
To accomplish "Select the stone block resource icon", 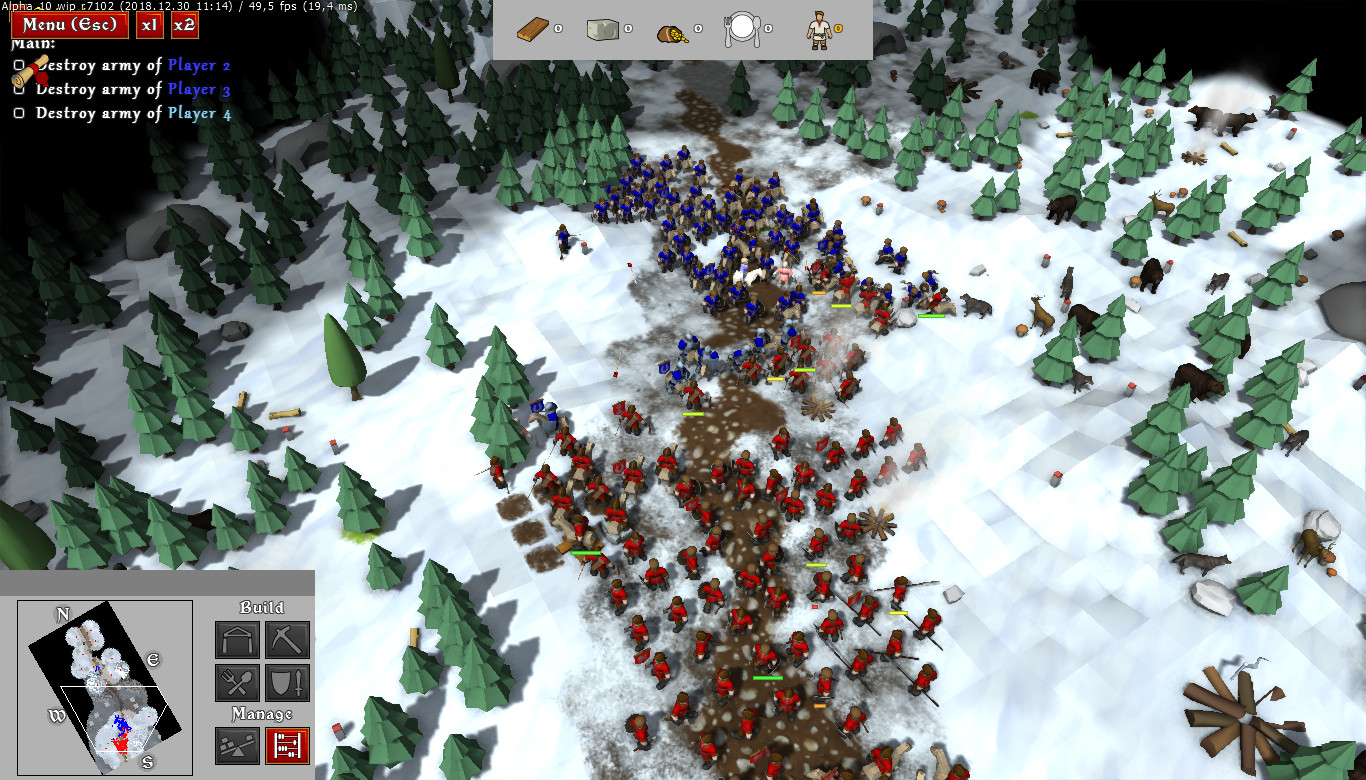I will click(602, 31).
